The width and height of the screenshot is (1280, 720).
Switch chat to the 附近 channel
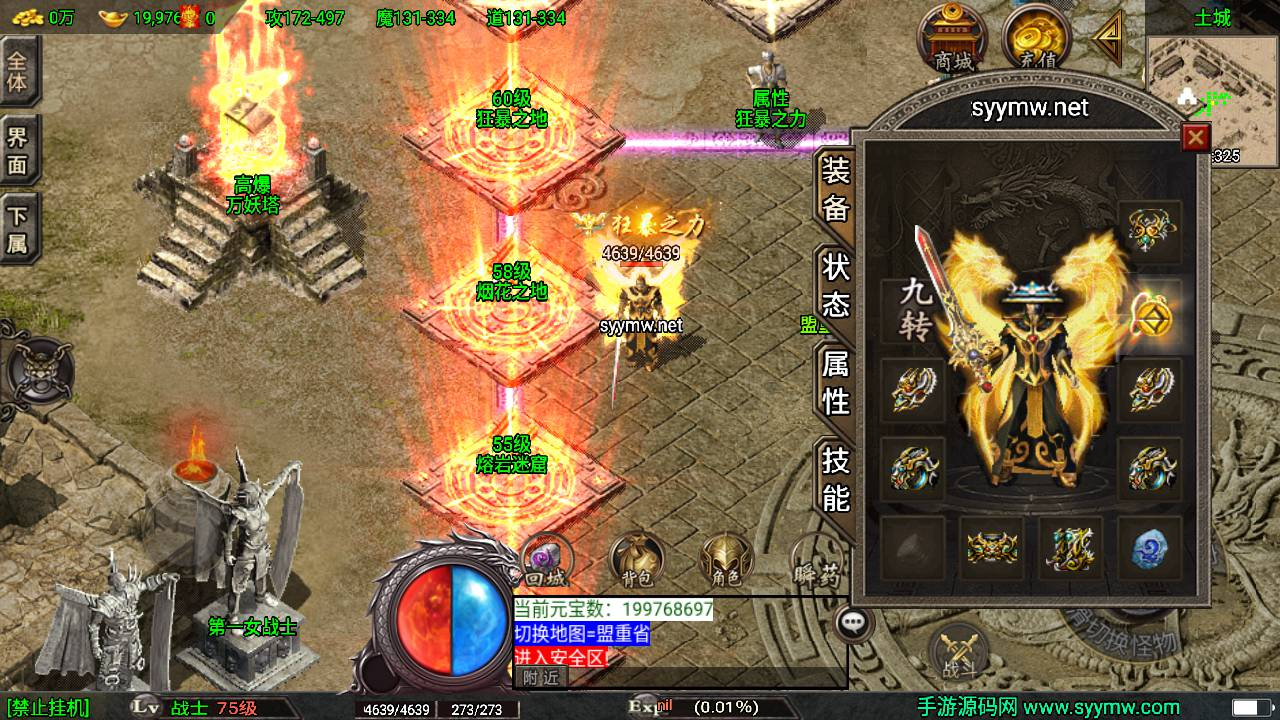pyautogui.click(x=541, y=677)
